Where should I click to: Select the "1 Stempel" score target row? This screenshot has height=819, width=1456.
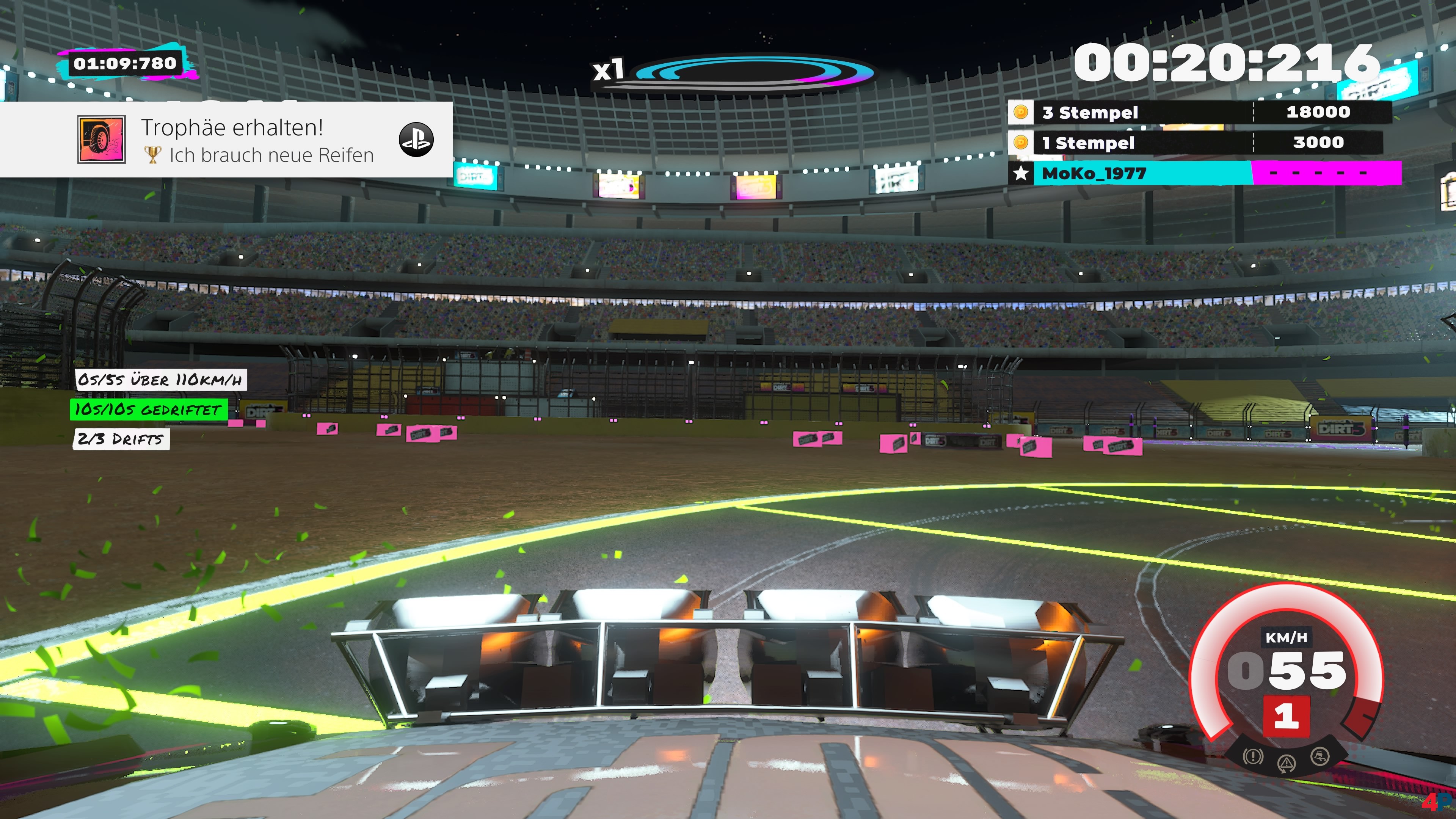1196,143
